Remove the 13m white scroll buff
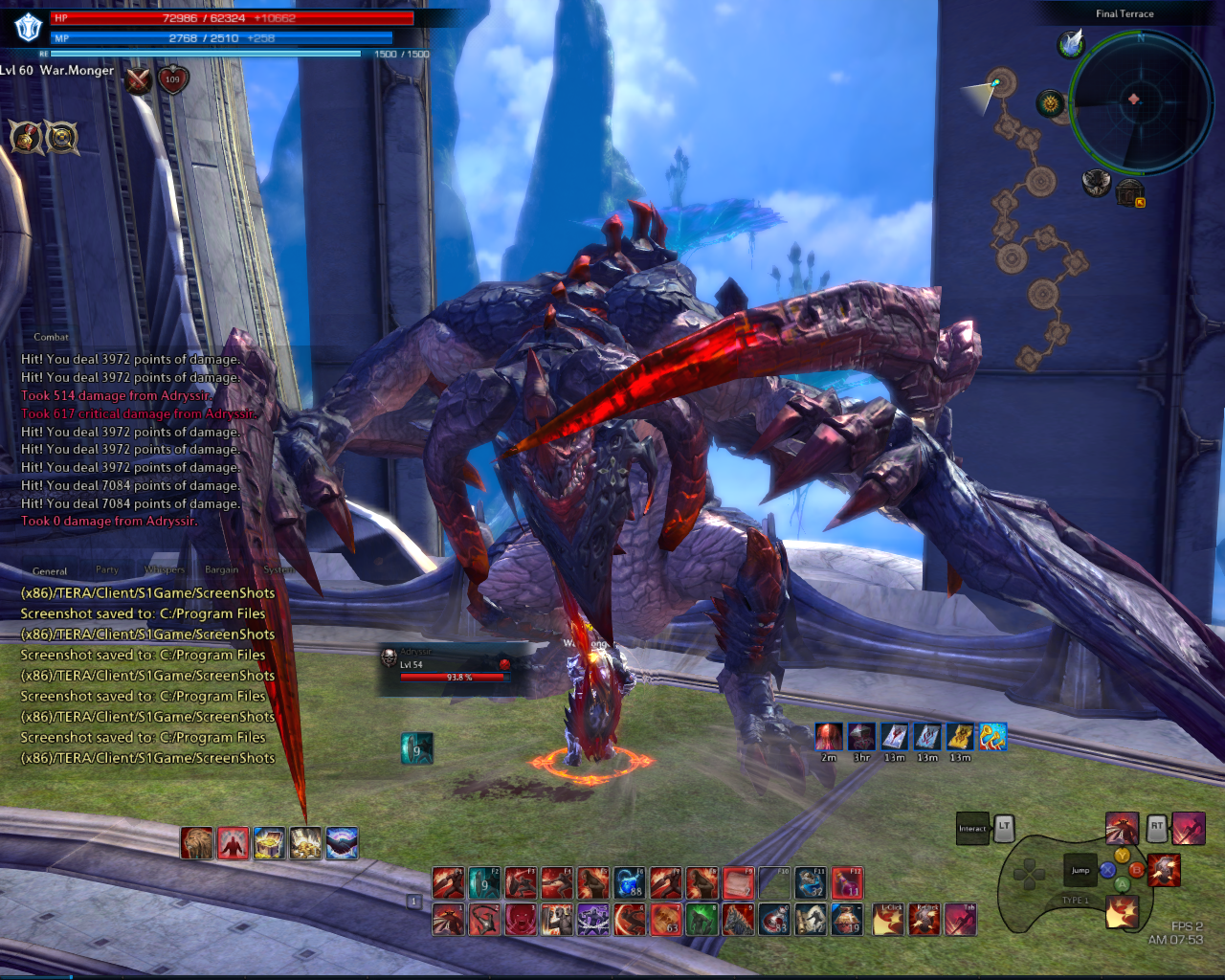The height and width of the screenshot is (980, 1225). (896, 737)
